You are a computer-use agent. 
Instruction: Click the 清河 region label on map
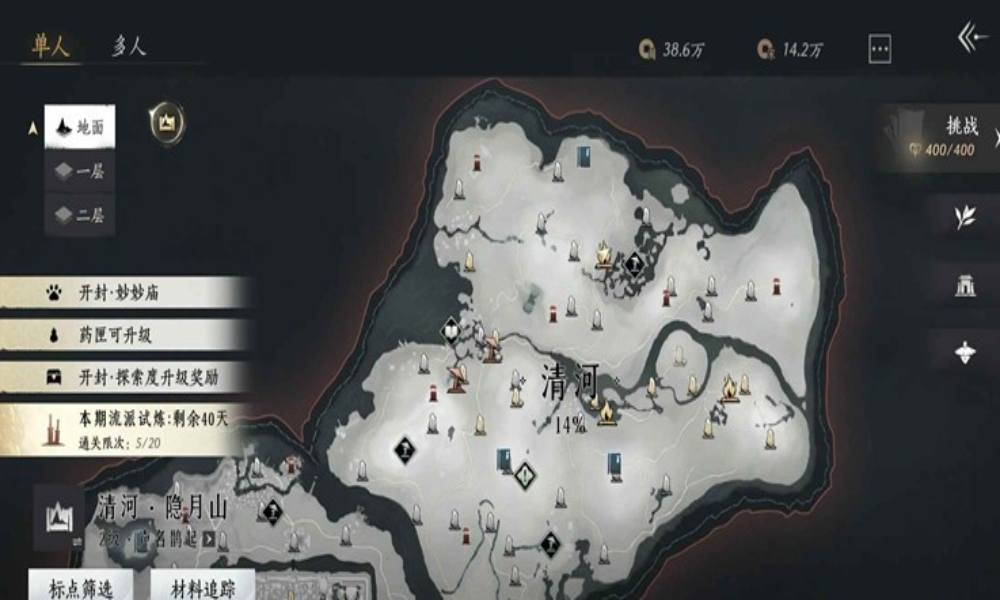pos(569,382)
